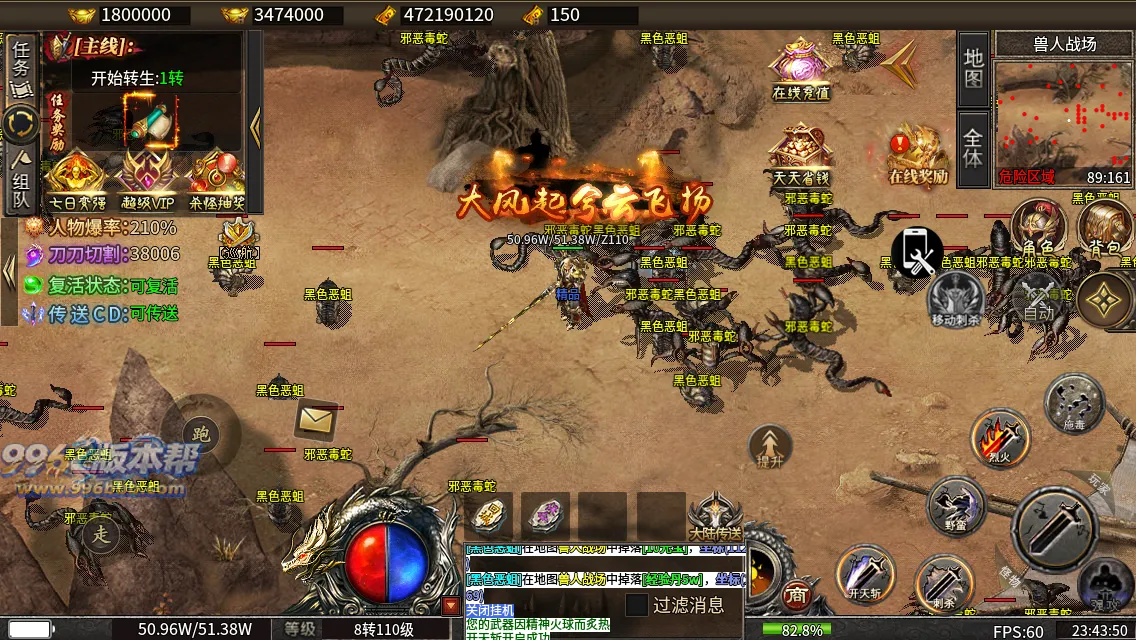Open the 背包 backpack

pos(1104,226)
